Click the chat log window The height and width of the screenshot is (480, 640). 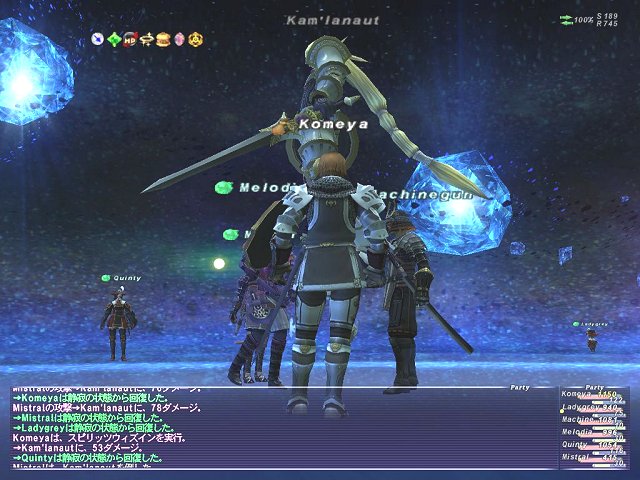pyautogui.click(x=280, y=428)
